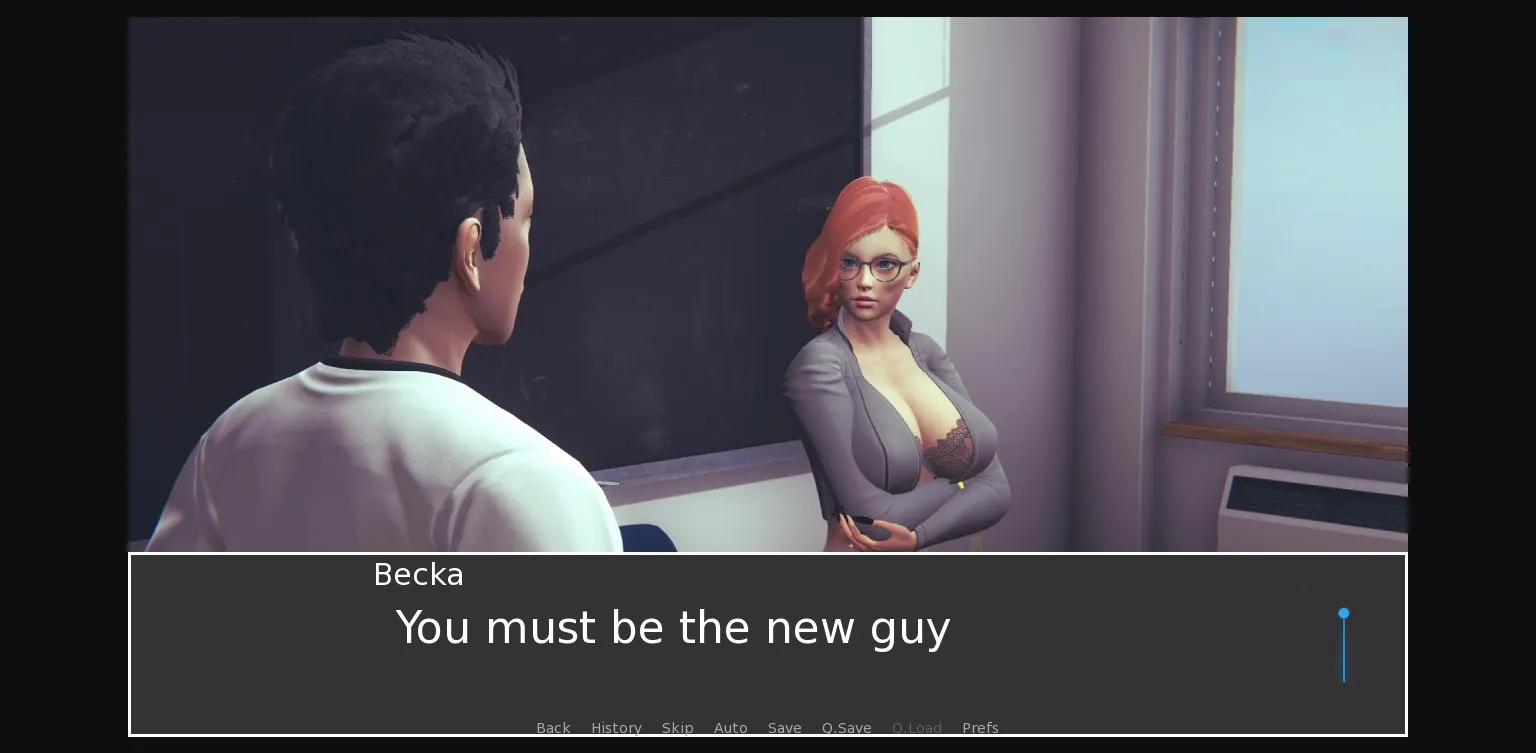Open the History log
Image resolution: width=1536 pixels, height=753 pixels.
pos(616,728)
